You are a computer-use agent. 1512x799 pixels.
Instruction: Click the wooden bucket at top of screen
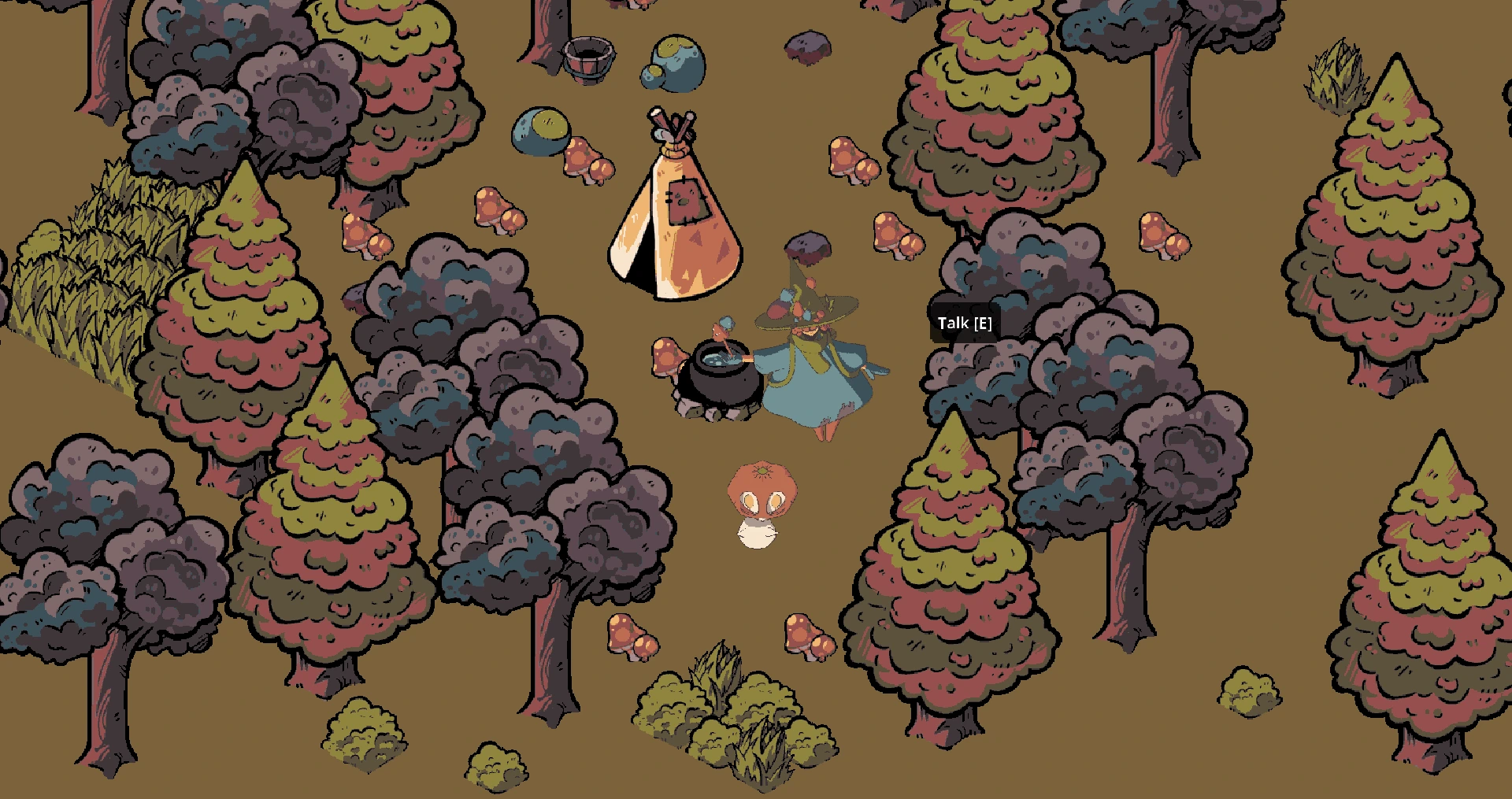coord(589,59)
